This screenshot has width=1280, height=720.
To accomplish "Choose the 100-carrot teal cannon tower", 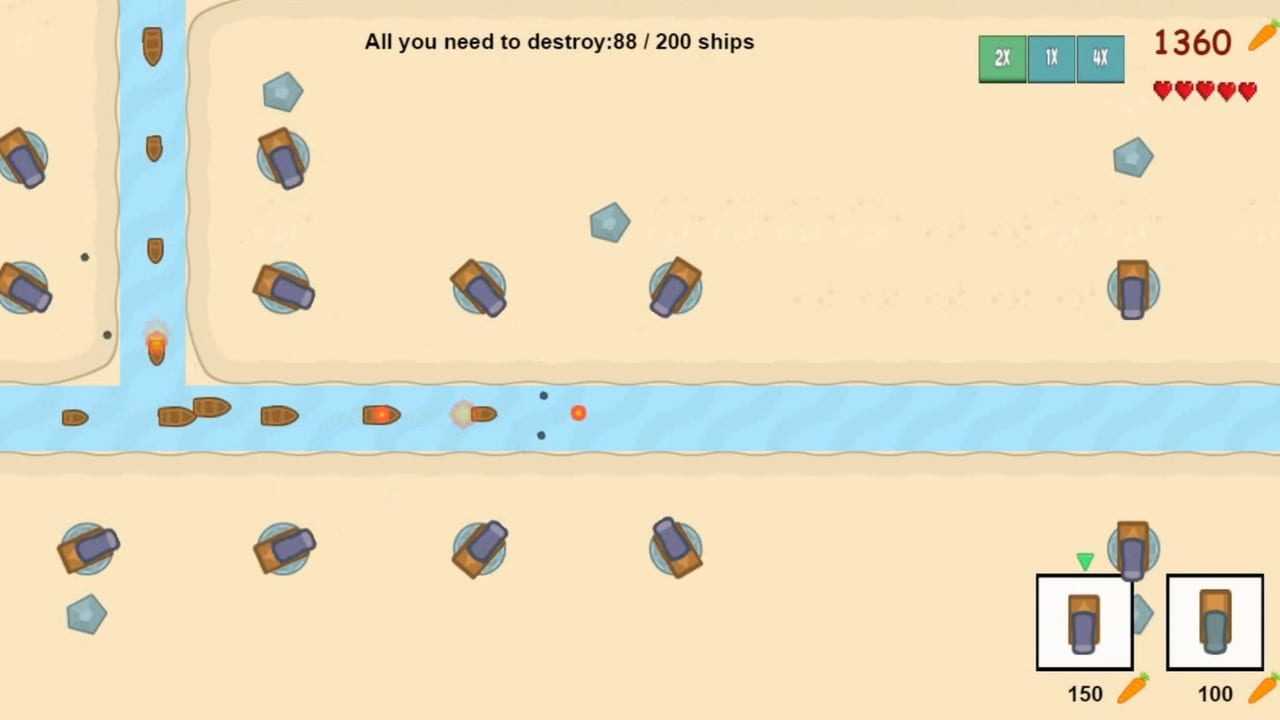I will point(1214,622).
